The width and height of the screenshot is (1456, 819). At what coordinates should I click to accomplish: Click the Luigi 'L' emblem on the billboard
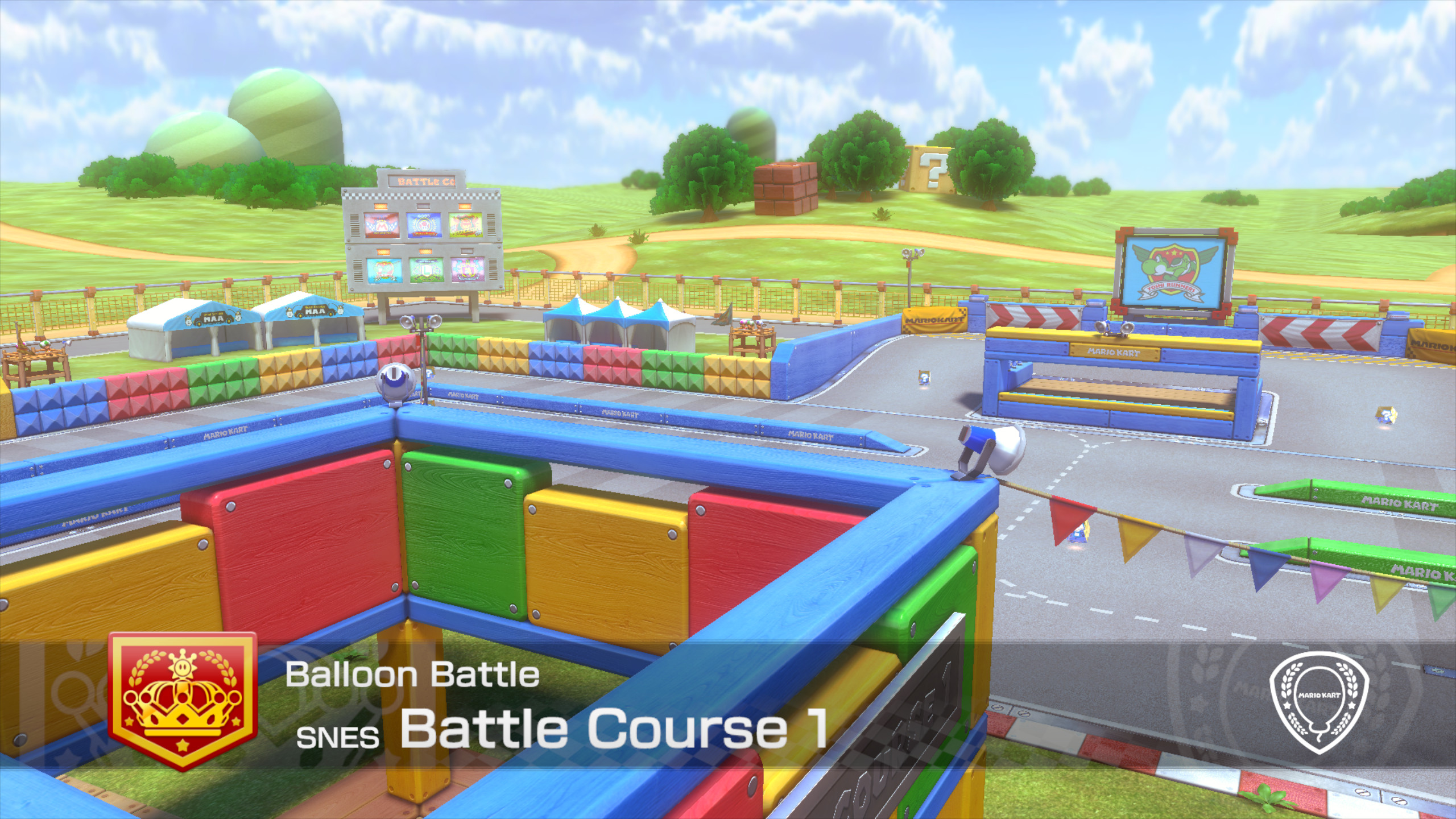tap(427, 268)
